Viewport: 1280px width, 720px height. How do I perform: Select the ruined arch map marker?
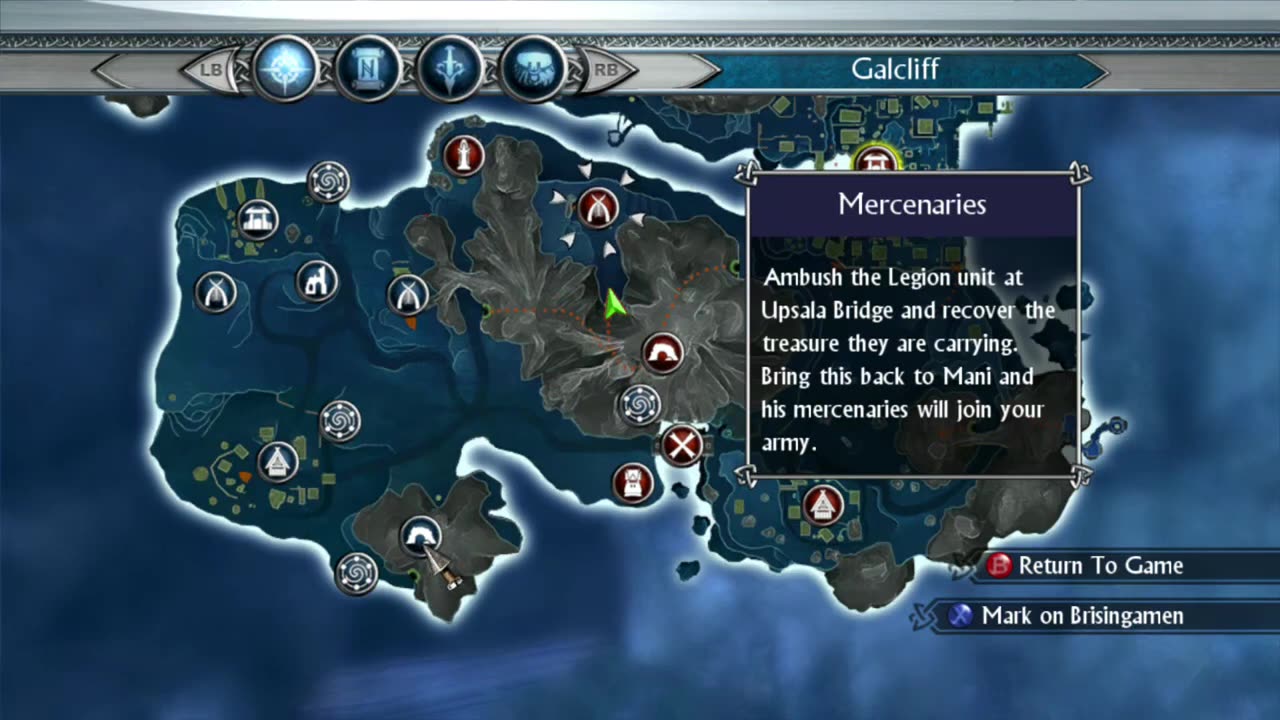point(318,281)
